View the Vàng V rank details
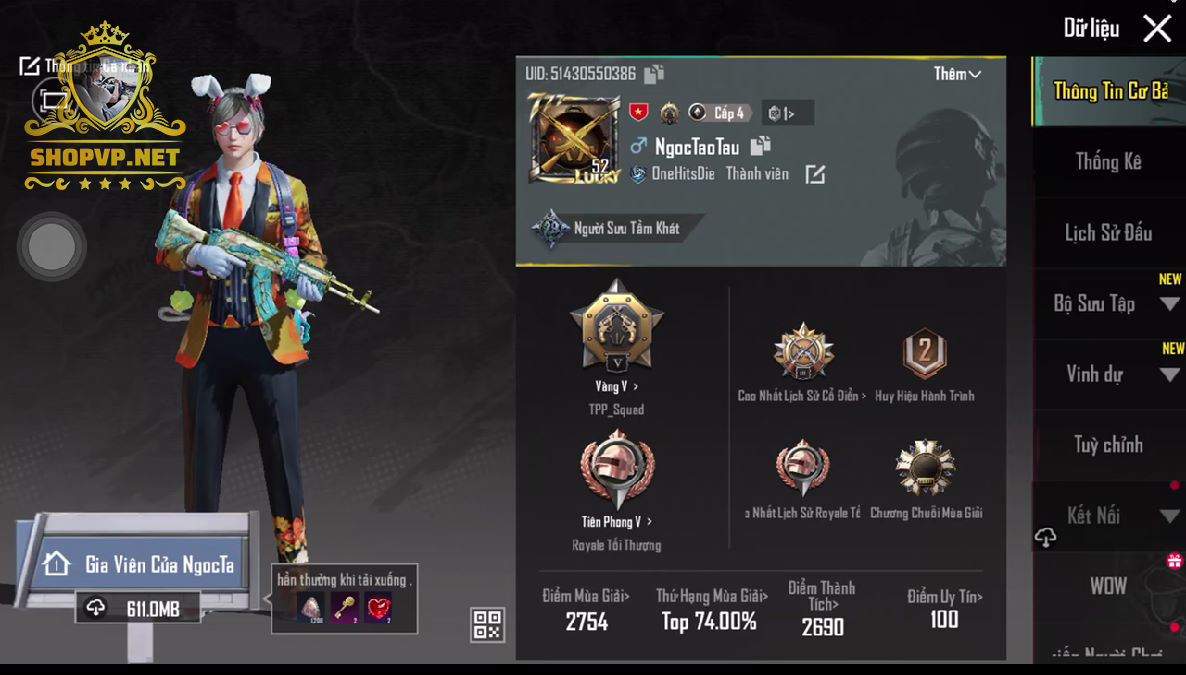The height and width of the screenshot is (675, 1186). [616, 387]
